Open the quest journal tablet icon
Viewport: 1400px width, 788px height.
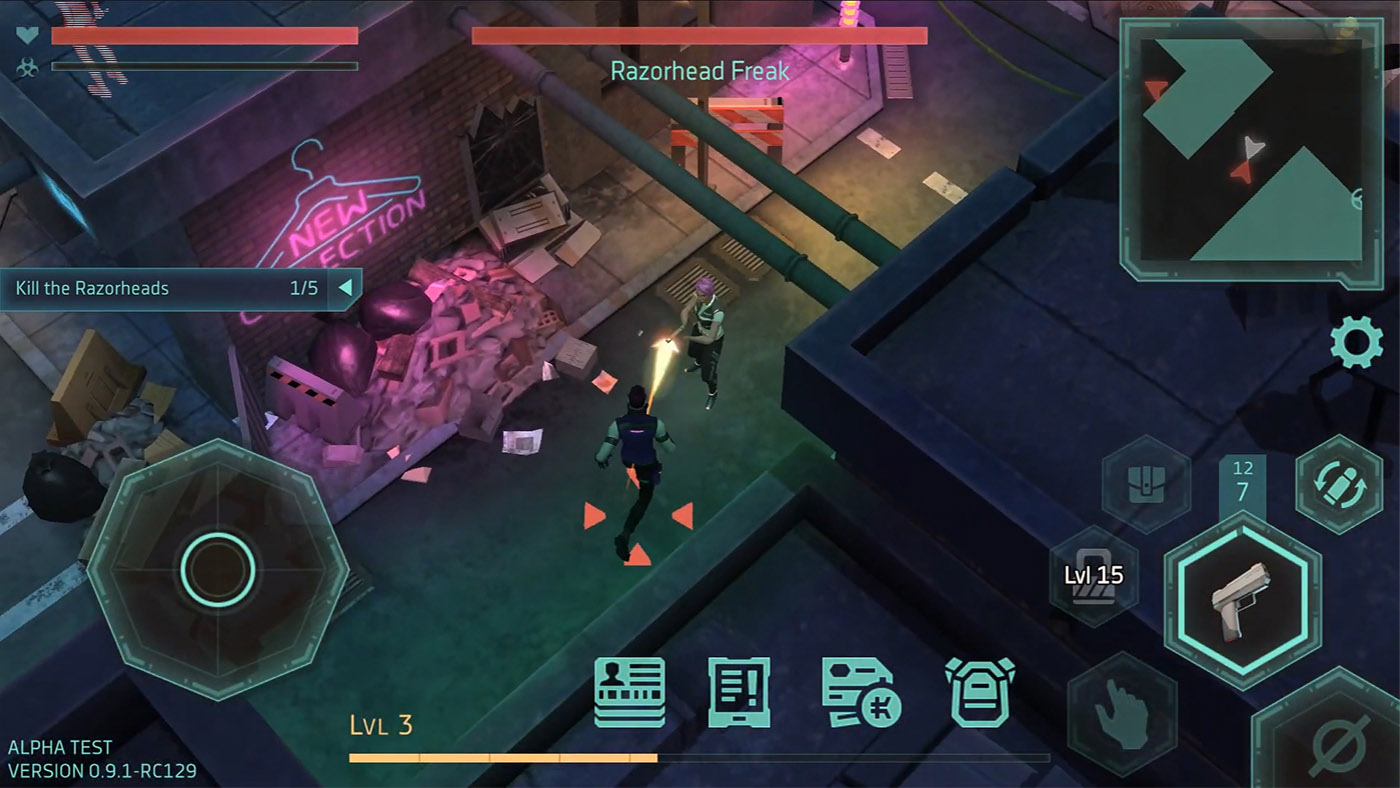[740, 690]
